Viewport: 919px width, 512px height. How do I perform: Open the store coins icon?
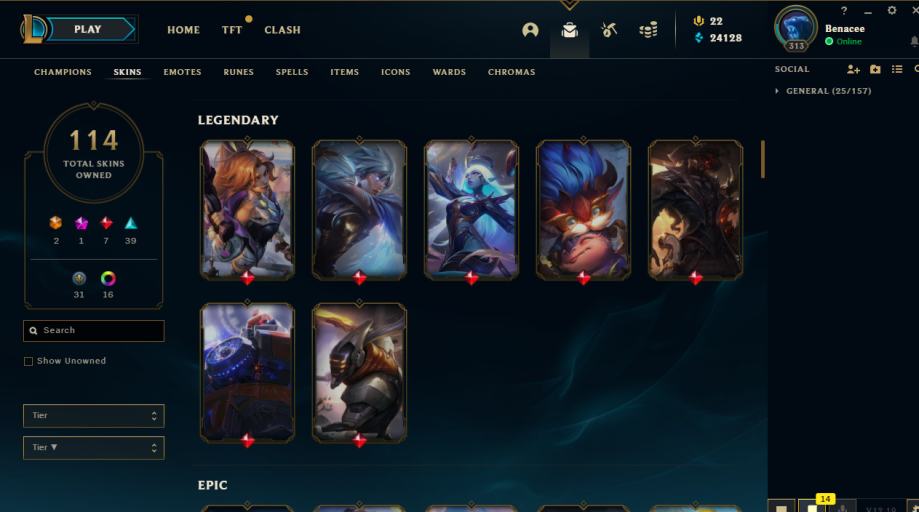pyautogui.click(x=648, y=30)
